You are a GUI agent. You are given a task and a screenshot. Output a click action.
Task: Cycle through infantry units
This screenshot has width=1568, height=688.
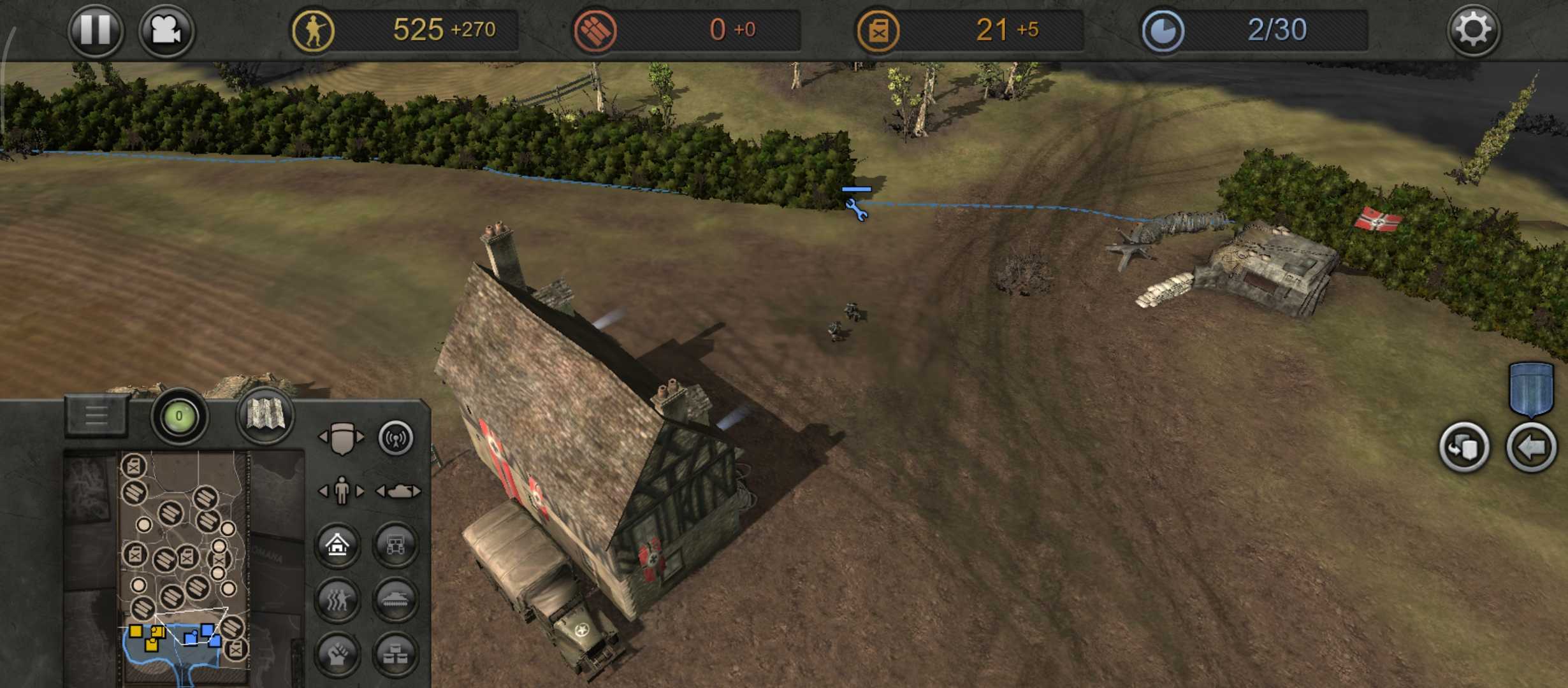coord(342,491)
